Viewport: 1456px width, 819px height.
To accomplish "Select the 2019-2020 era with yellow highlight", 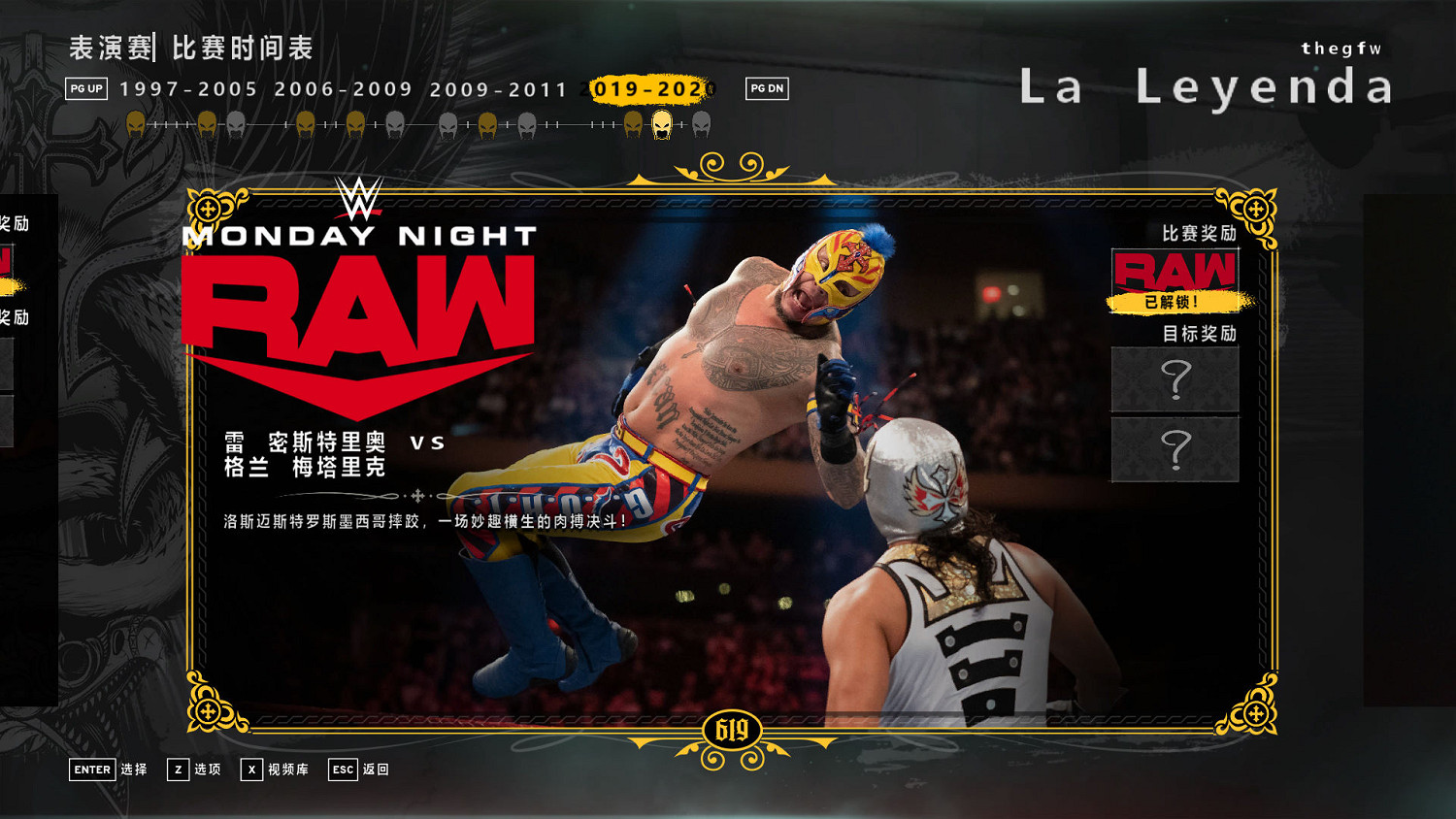I will (645, 89).
